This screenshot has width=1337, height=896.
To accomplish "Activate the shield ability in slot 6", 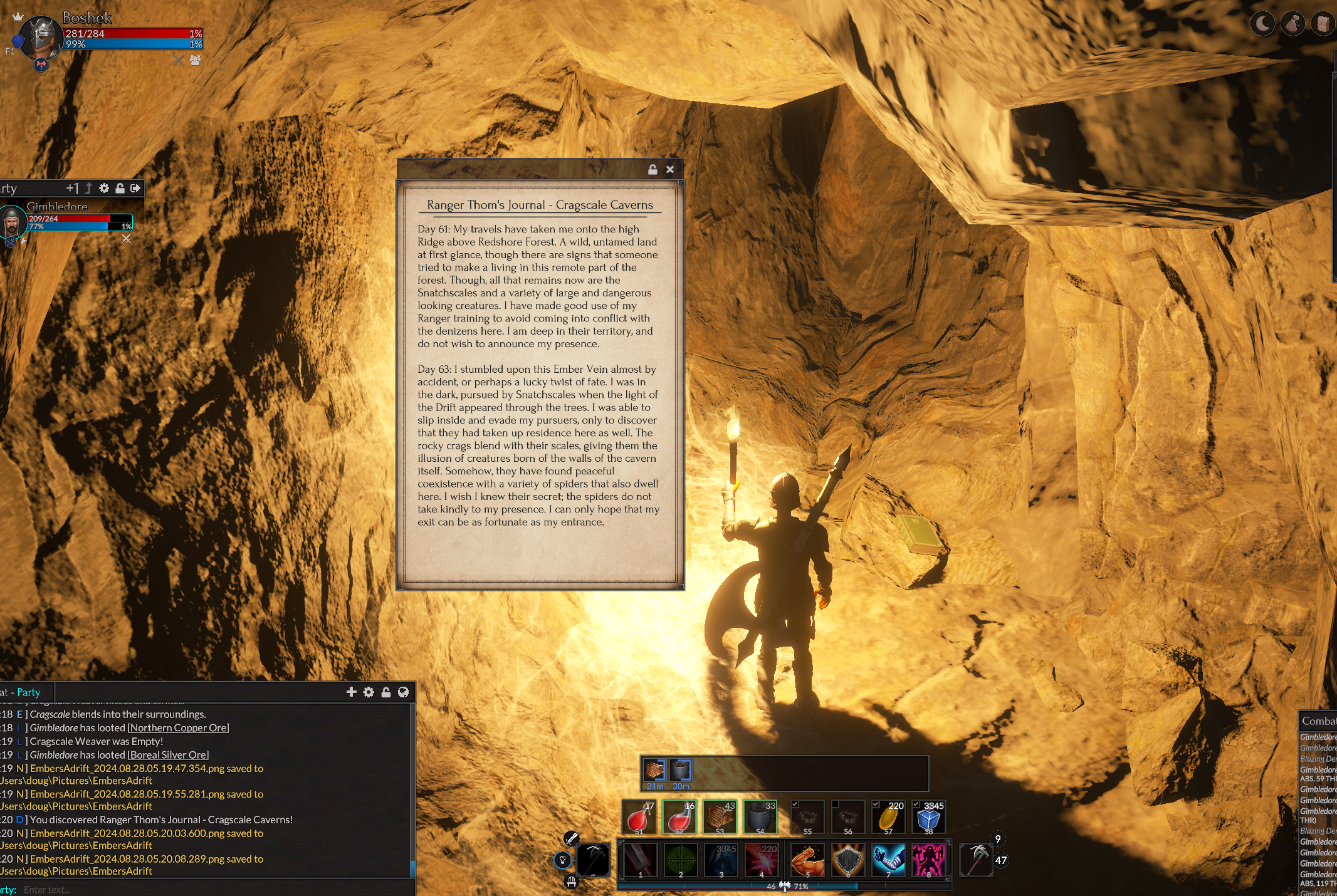I will [847, 860].
